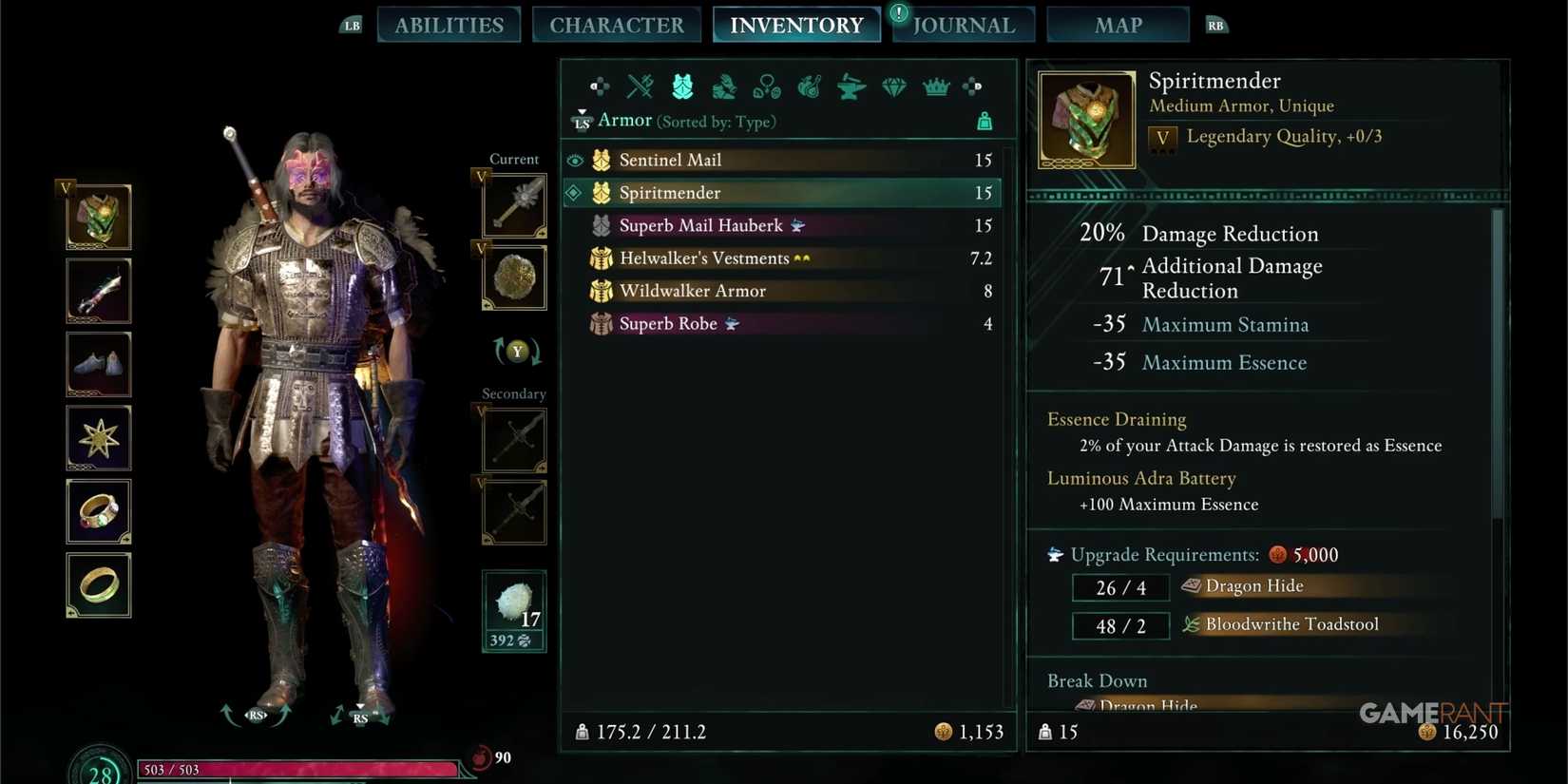This screenshot has height=784, width=1568.
Task: Select the crown valuables category icon
Action: (935, 86)
